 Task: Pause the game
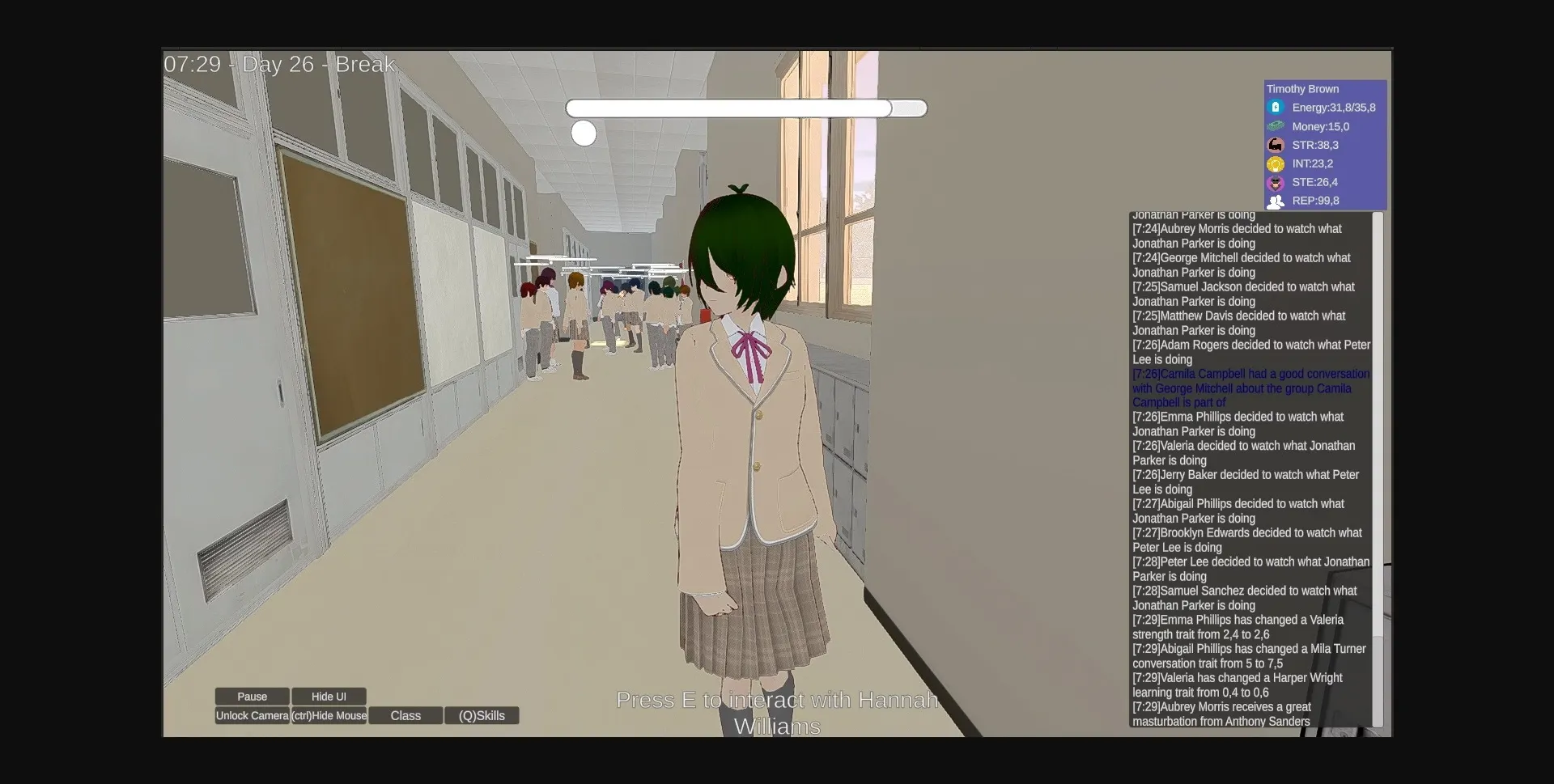(x=251, y=696)
